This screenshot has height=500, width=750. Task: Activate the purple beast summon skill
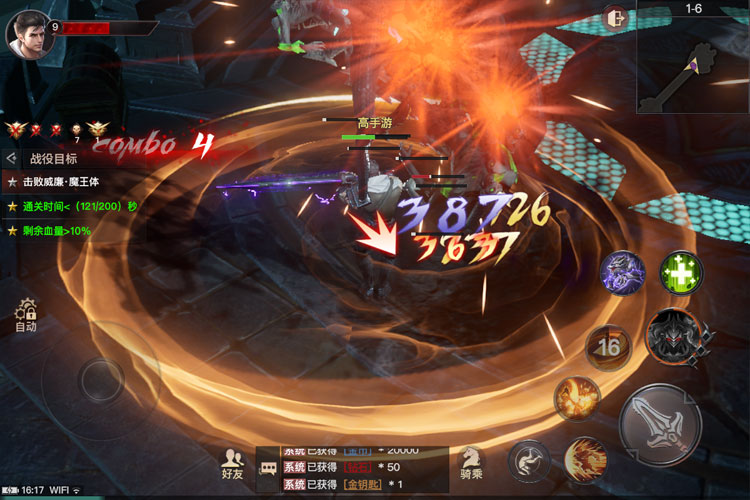tap(622, 273)
